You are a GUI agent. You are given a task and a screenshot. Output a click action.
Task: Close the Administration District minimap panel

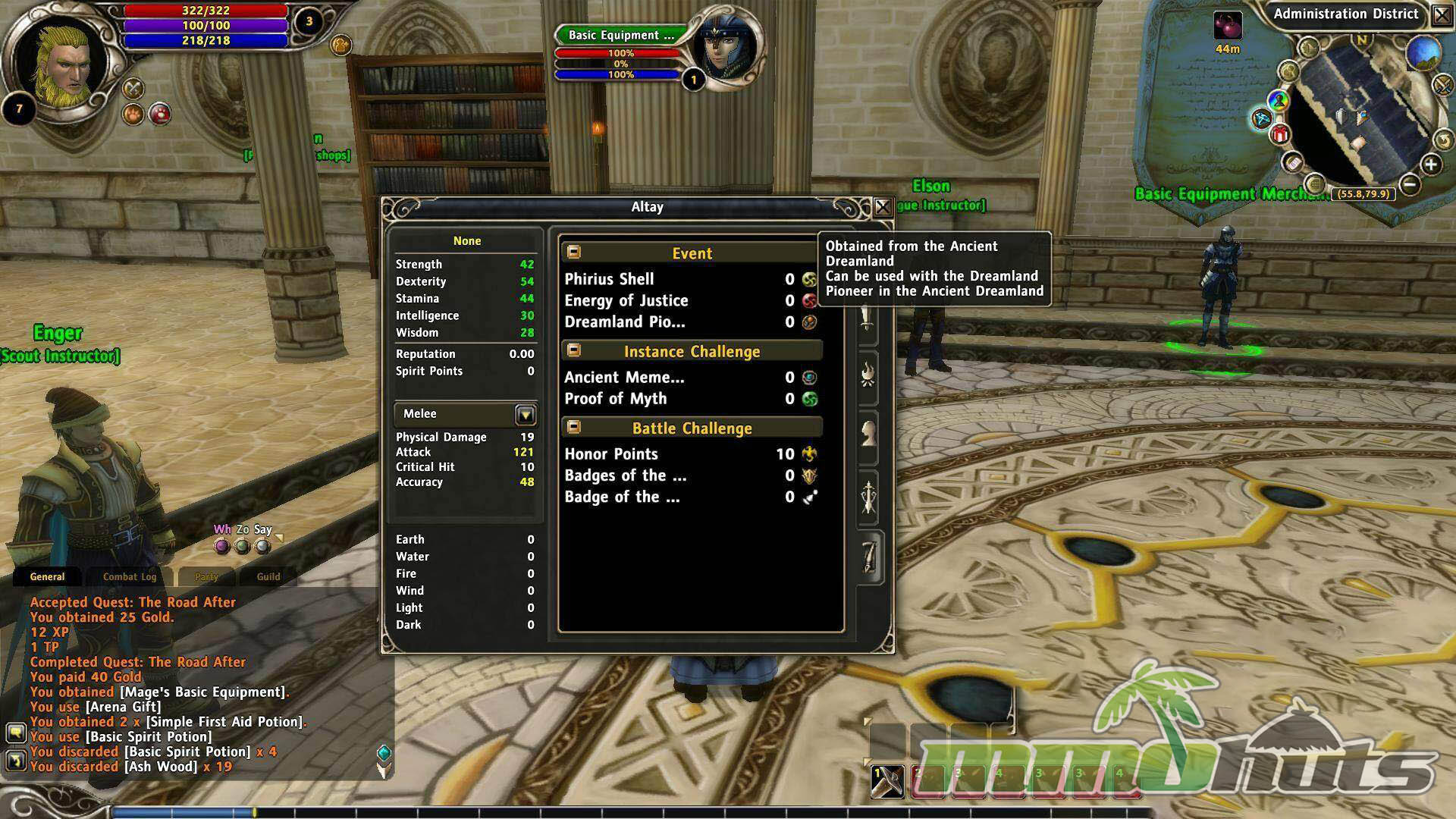pos(1442,15)
